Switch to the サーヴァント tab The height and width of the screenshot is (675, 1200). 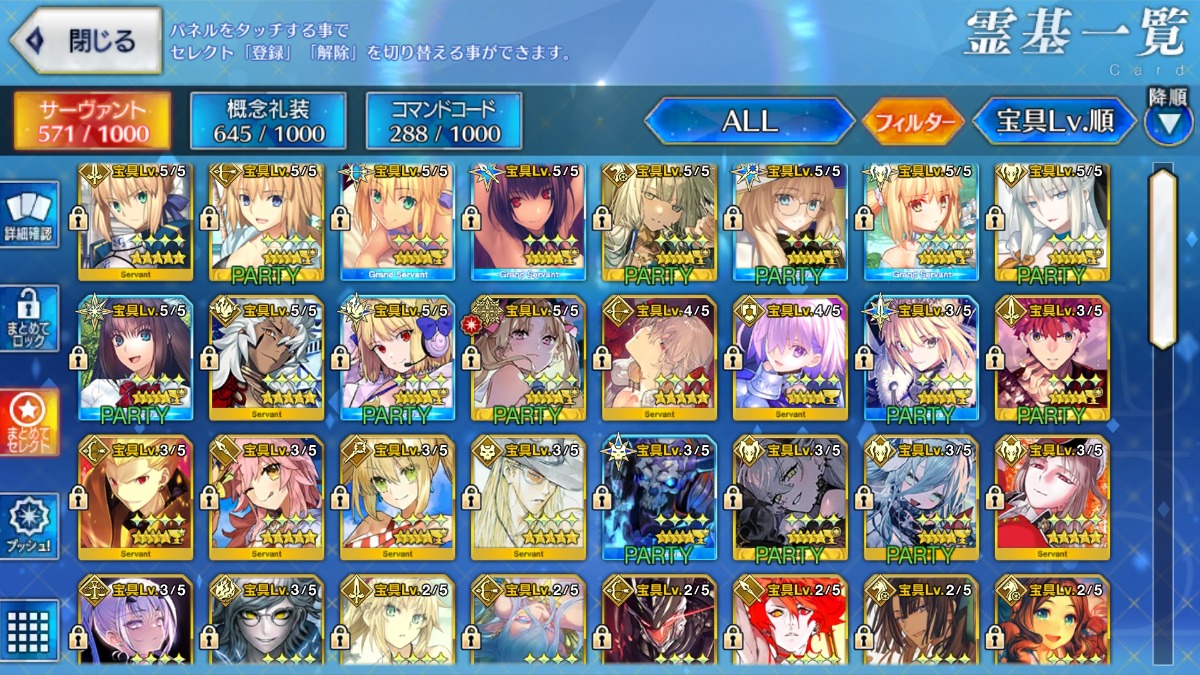[92, 121]
